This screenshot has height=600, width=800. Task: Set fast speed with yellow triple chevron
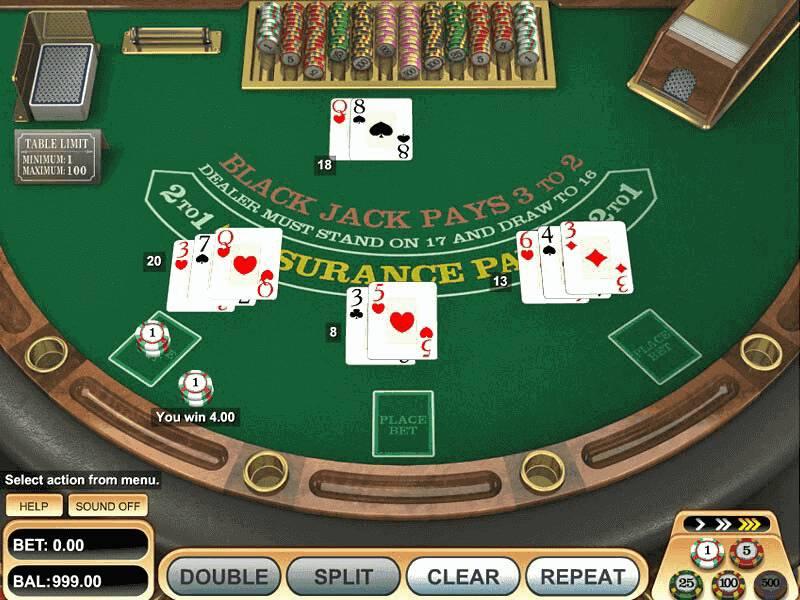point(749,523)
